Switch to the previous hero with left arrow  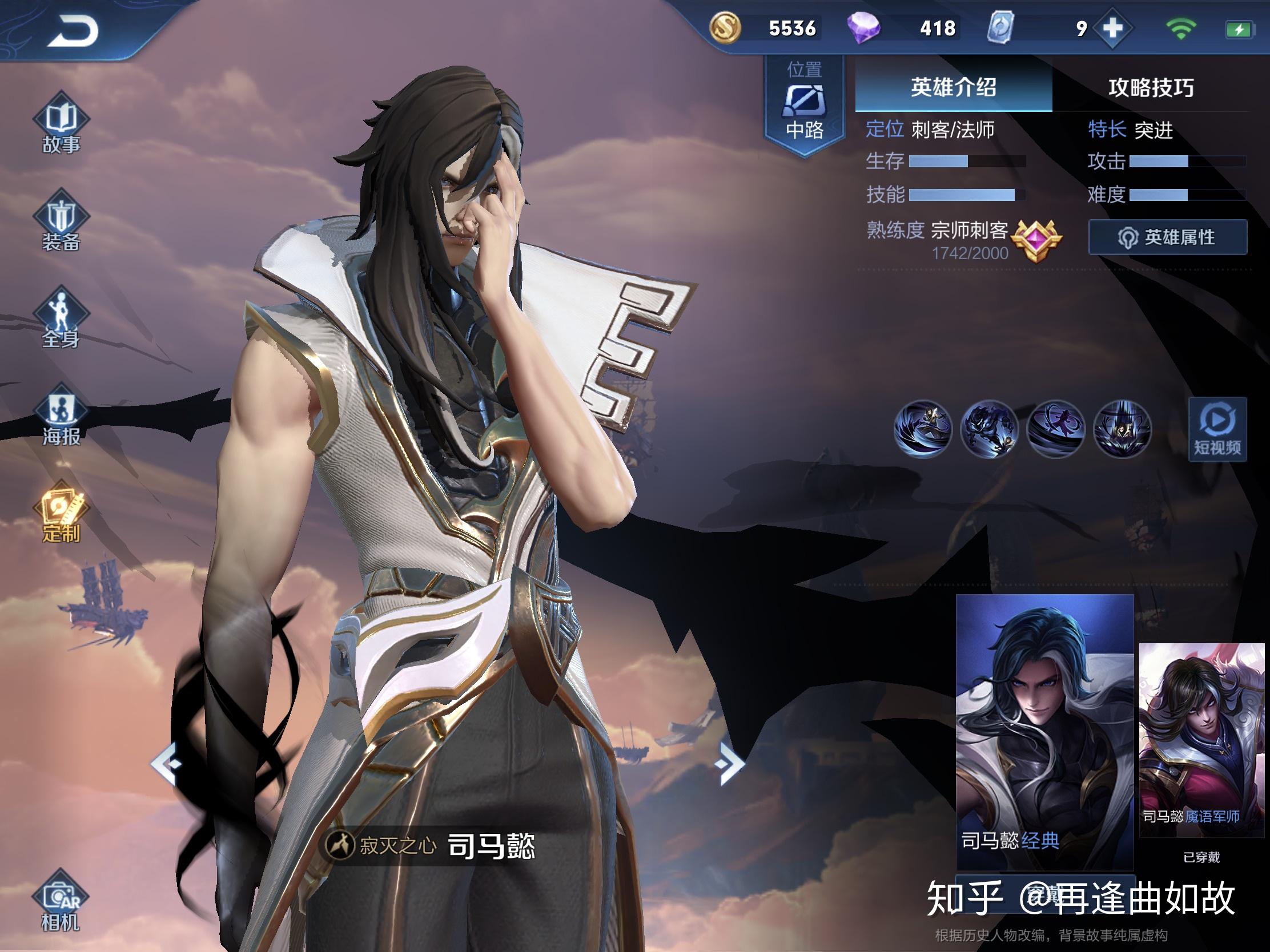click(x=167, y=763)
